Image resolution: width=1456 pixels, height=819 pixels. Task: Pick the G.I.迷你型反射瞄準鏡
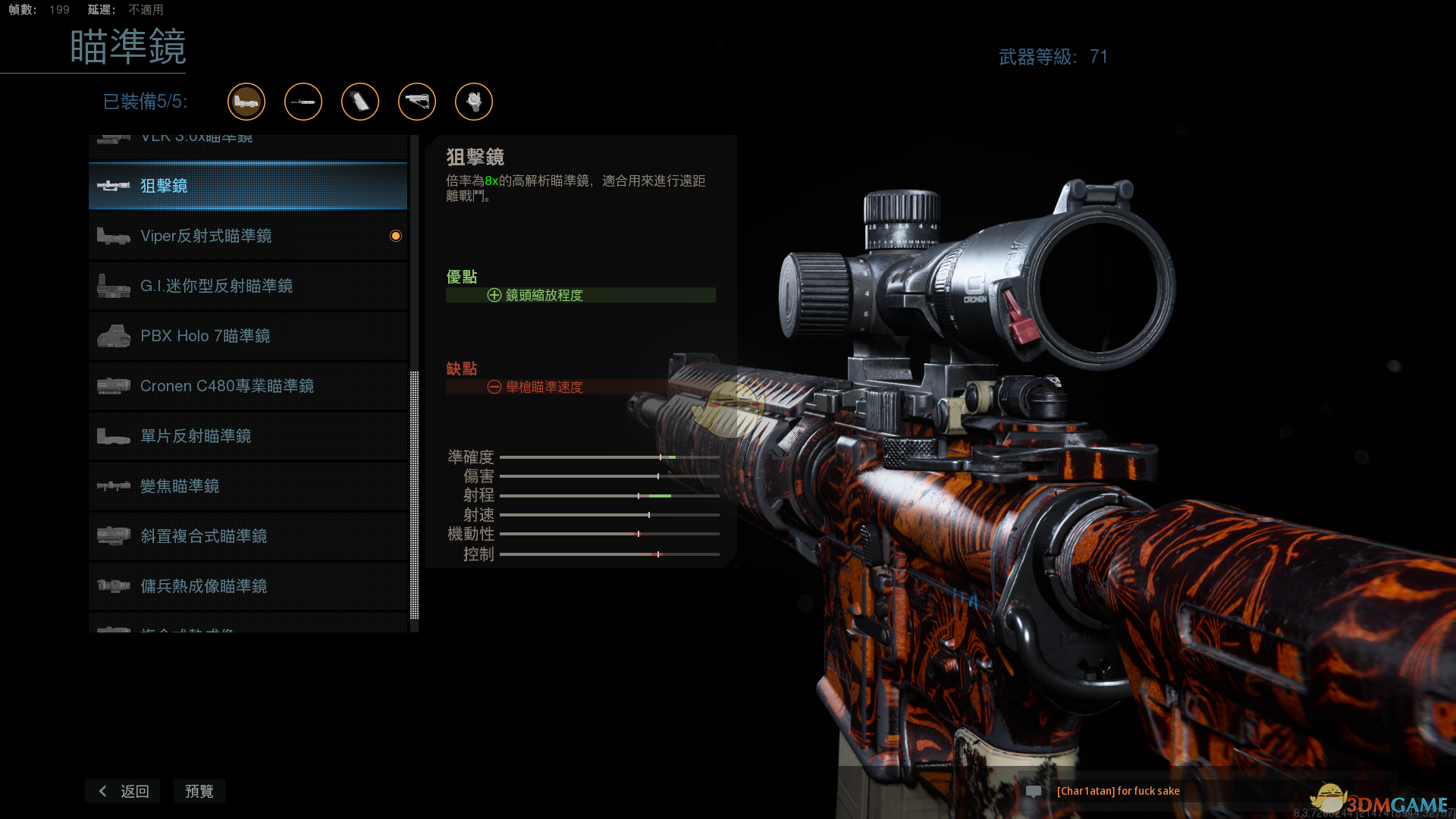point(247,286)
